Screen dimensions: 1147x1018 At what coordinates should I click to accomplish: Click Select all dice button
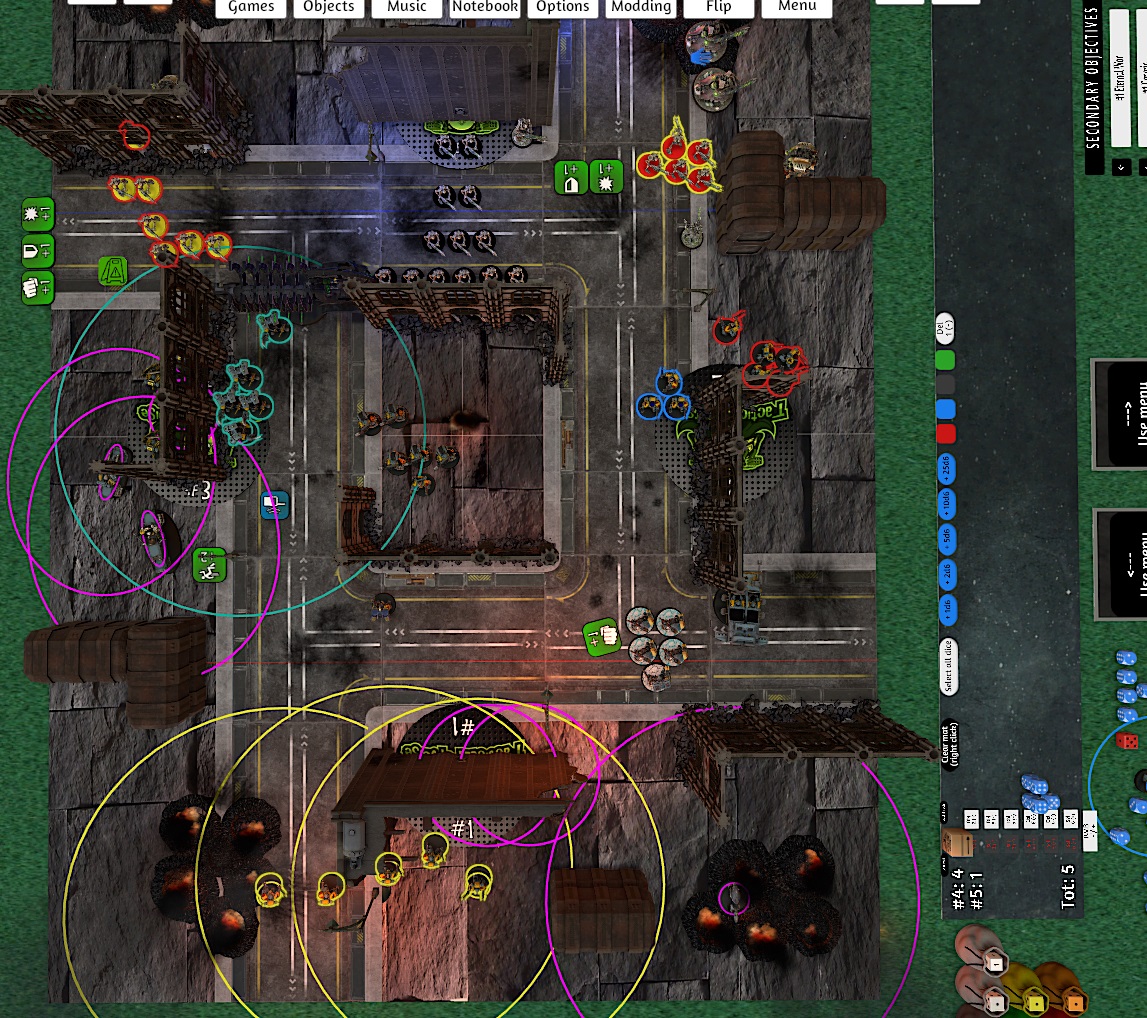pos(947,666)
